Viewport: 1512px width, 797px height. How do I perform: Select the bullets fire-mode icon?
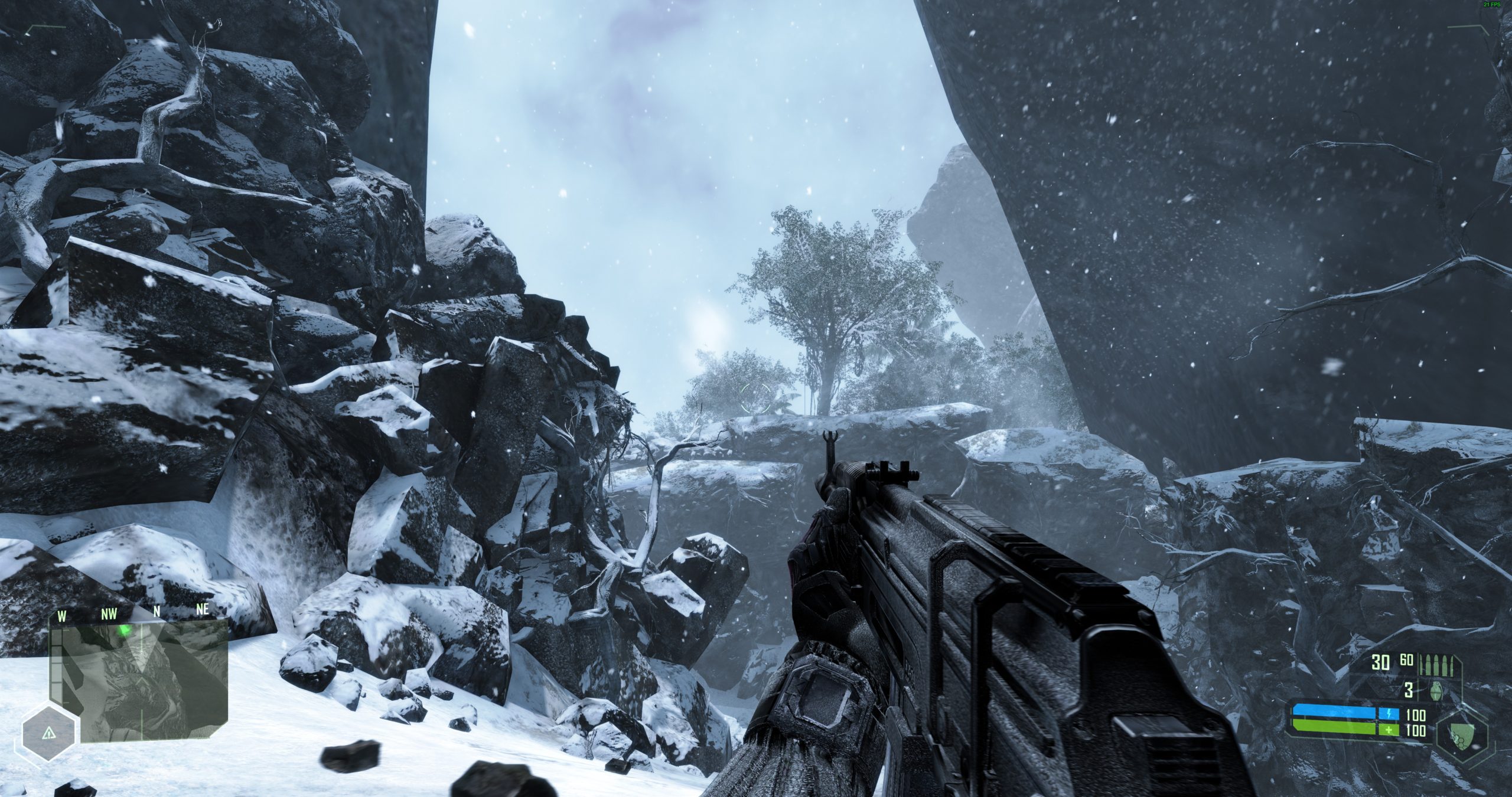click(1437, 663)
